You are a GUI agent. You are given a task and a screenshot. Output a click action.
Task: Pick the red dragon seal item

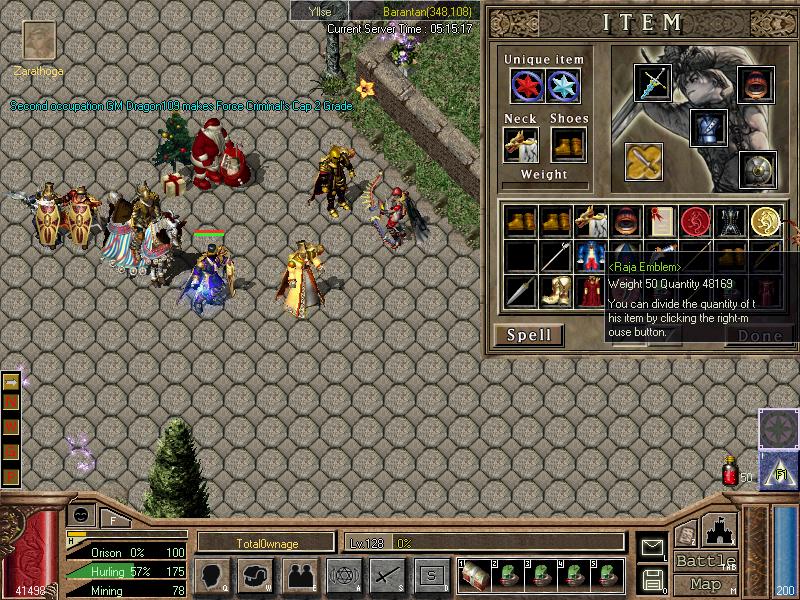(x=694, y=221)
